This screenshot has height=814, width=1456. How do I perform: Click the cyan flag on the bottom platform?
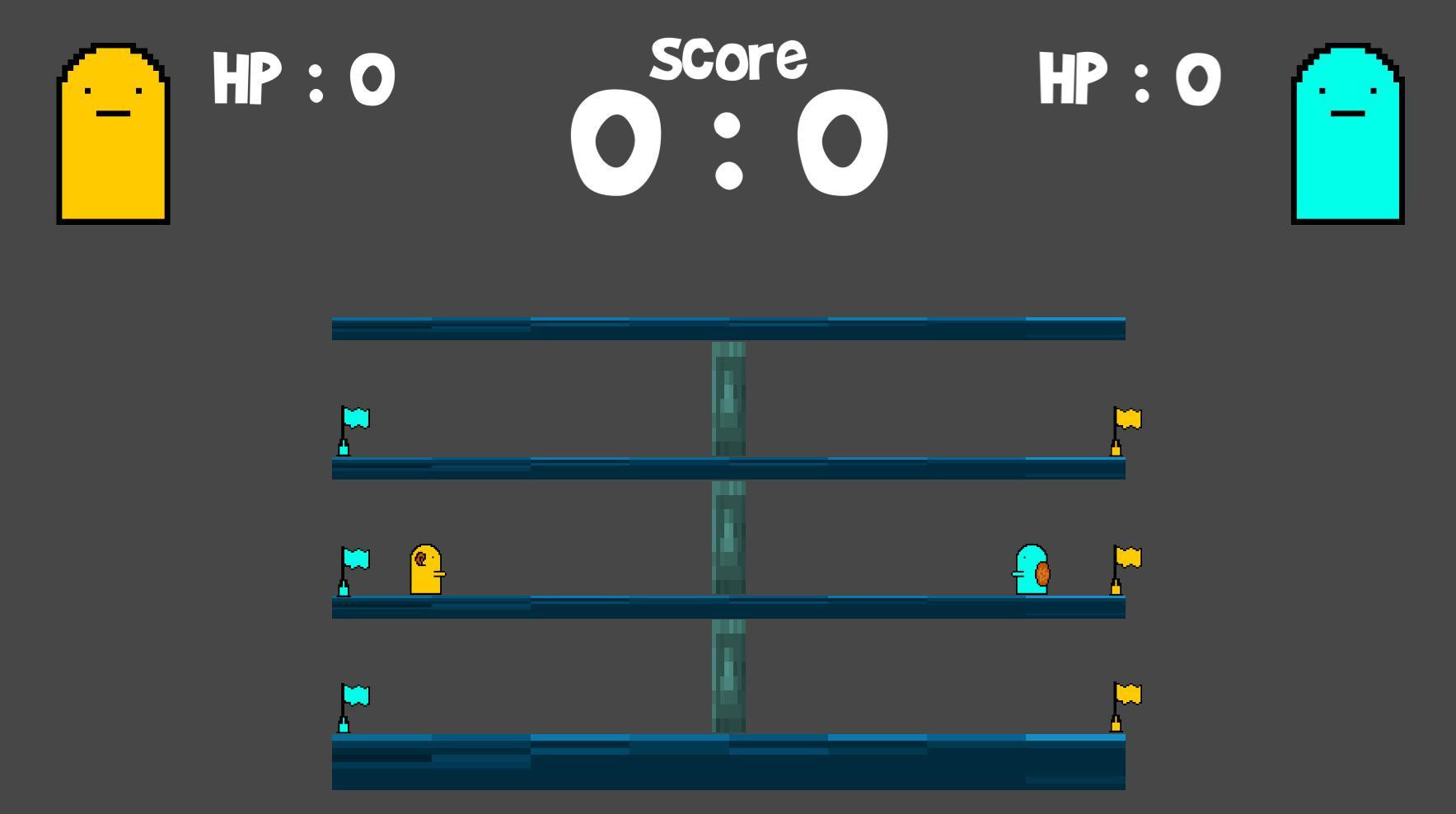click(x=354, y=696)
